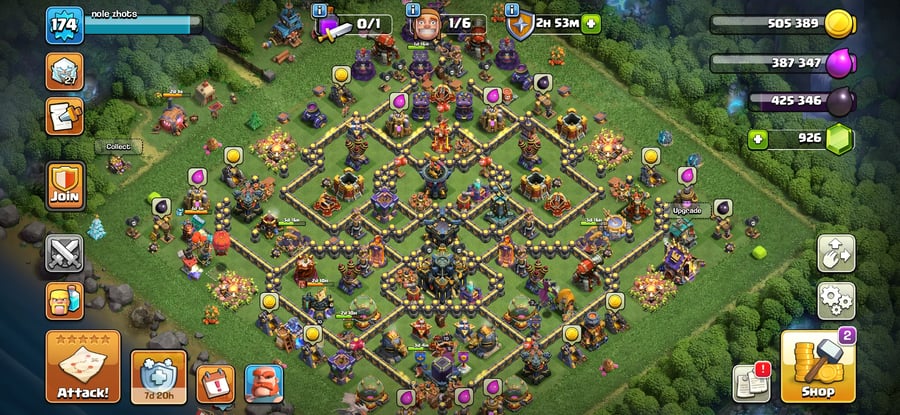The image size is (900, 415).
Task: Select the Barbarian King portrait button
Action: (263, 382)
